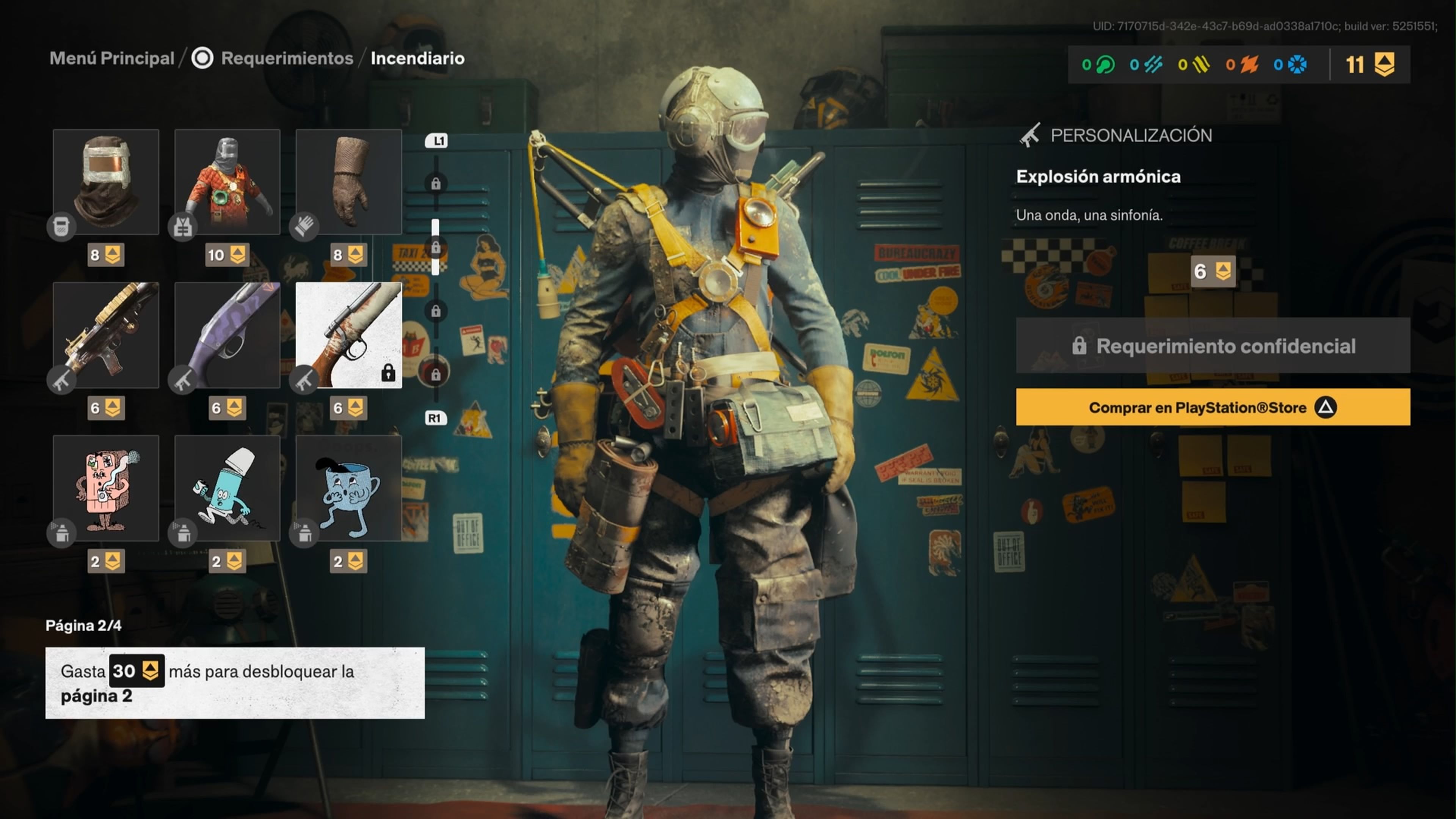Open the Requerimientos breadcrumb
This screenshot has height=819, width=1456.
pos(287,58)
